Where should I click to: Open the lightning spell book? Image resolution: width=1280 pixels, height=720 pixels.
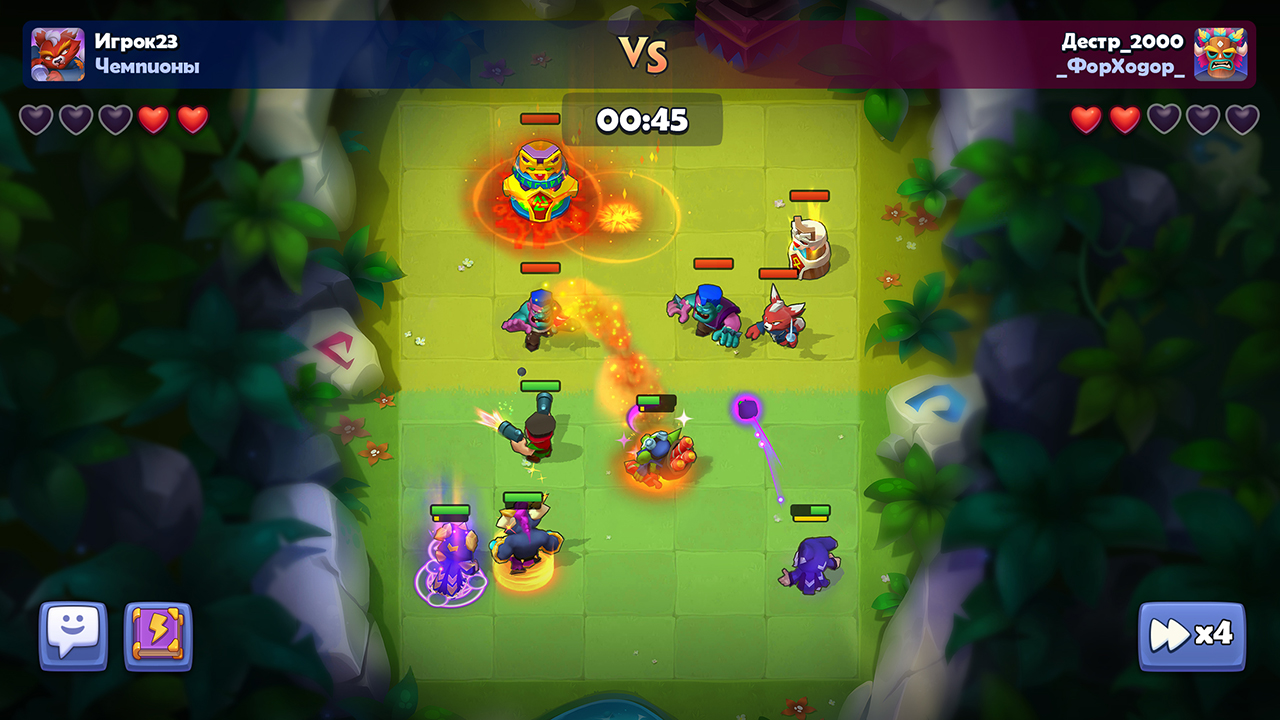tap(157, 637)
